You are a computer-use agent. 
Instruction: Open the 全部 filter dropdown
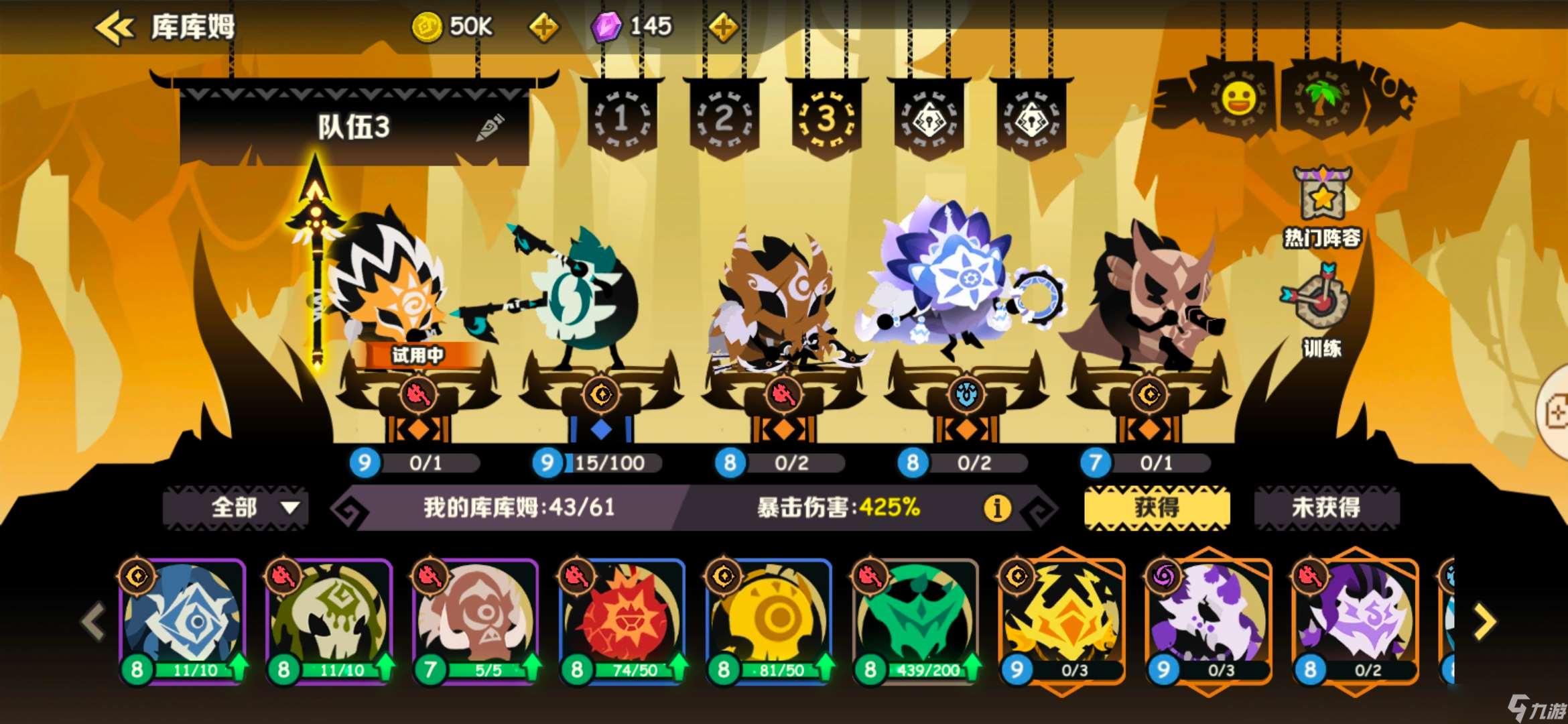(x=236, y=507)
